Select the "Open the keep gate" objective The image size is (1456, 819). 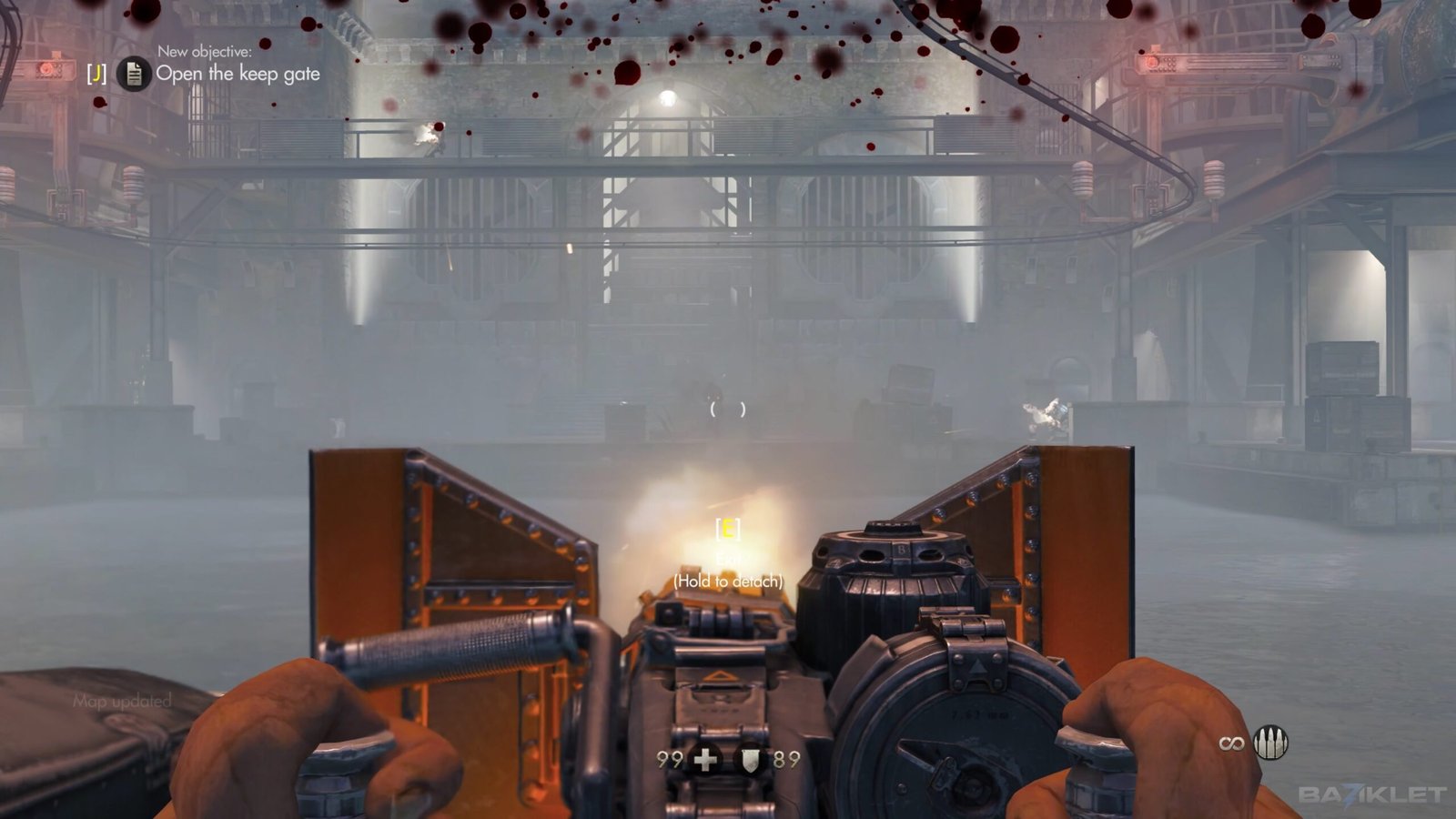238,74
